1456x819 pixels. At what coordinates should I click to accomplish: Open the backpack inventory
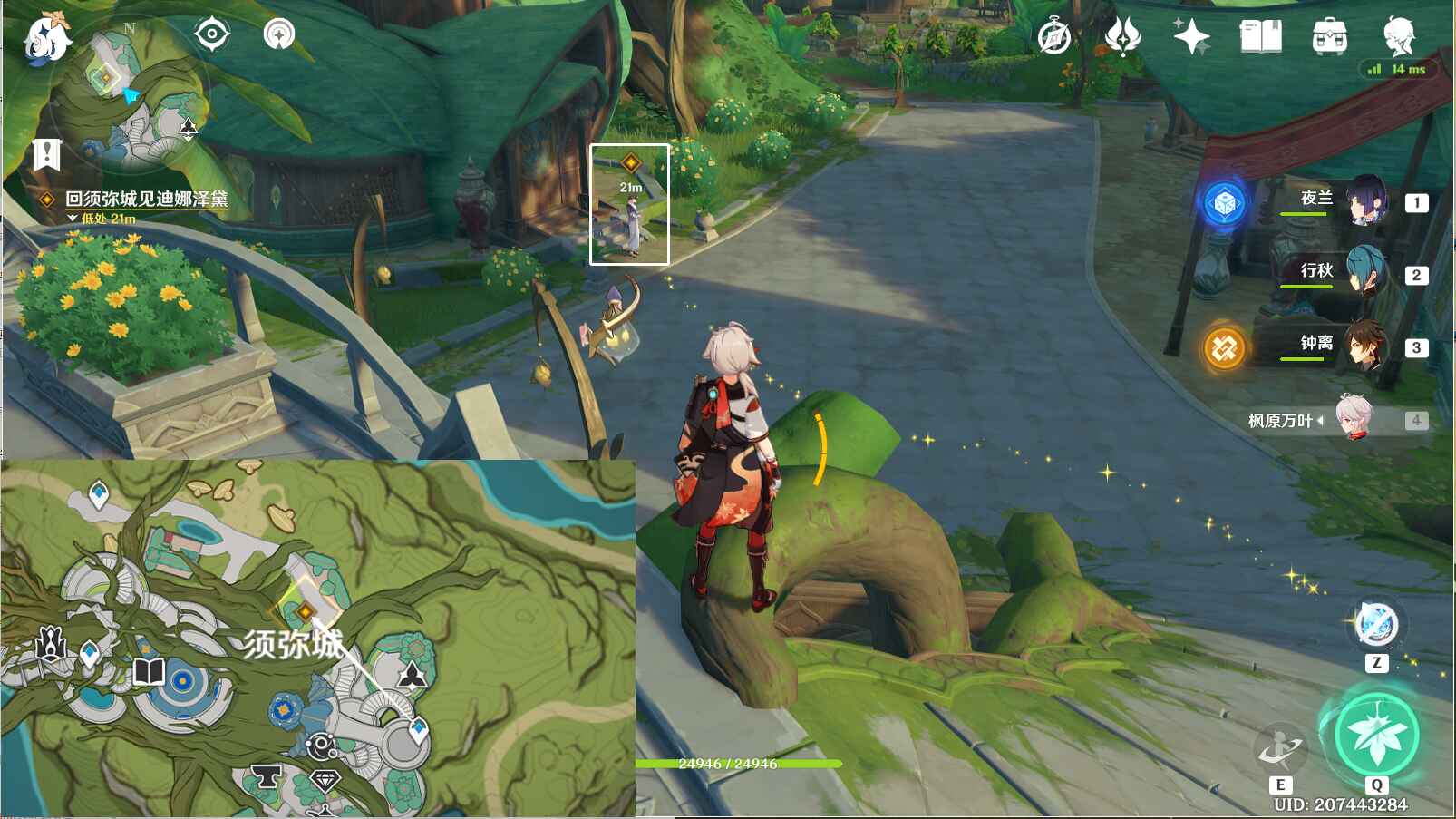(1329, 37)
